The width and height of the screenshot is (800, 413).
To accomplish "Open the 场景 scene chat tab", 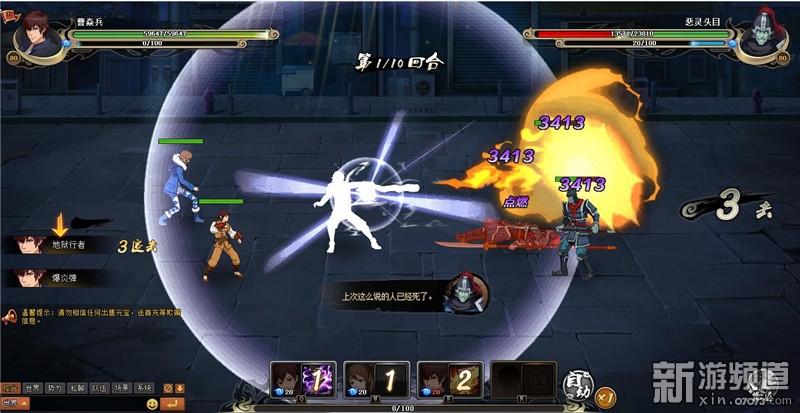I will point(121,388).
